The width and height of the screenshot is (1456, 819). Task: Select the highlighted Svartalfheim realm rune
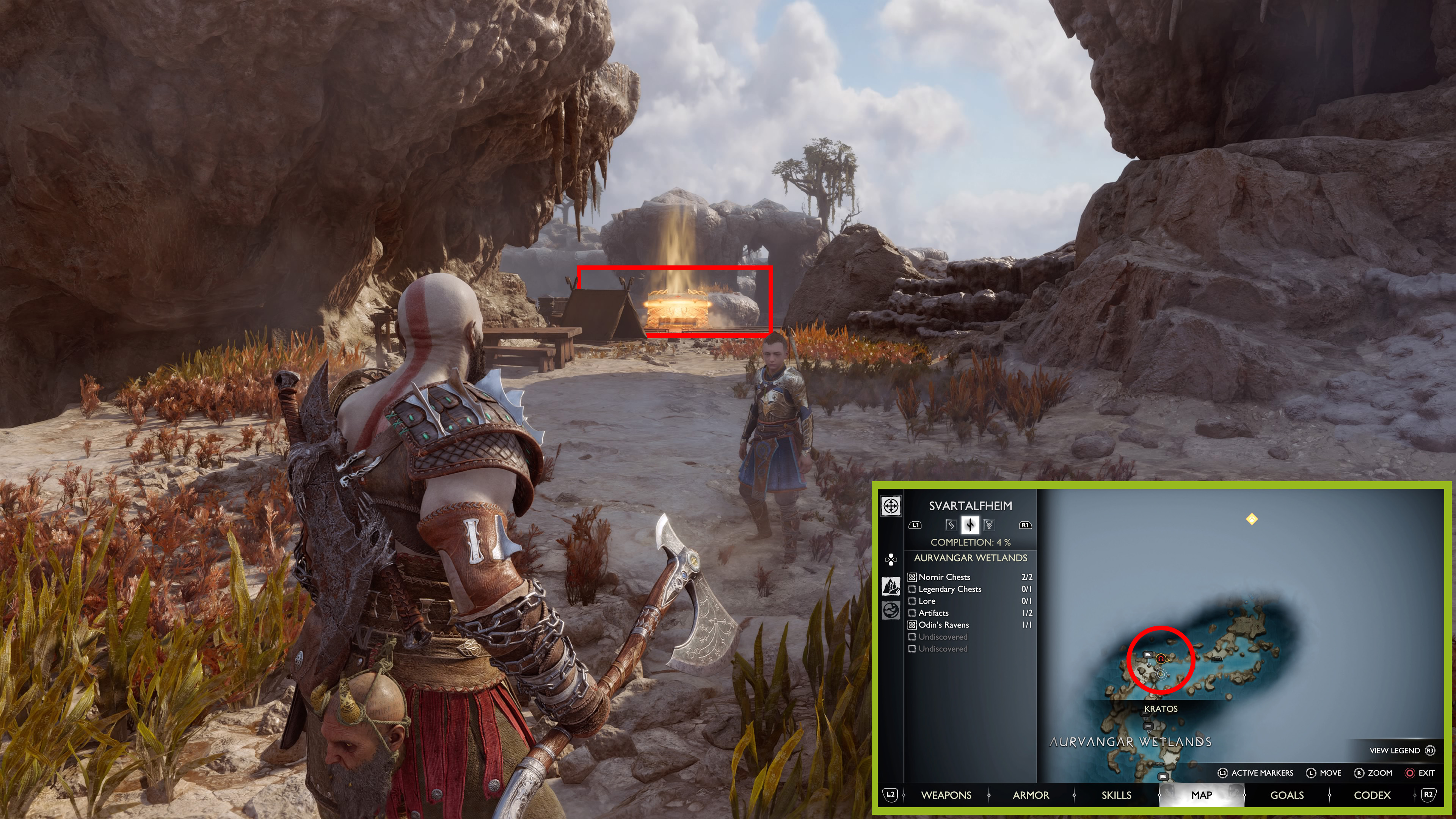pyautogui.click(x=970, y=525)
